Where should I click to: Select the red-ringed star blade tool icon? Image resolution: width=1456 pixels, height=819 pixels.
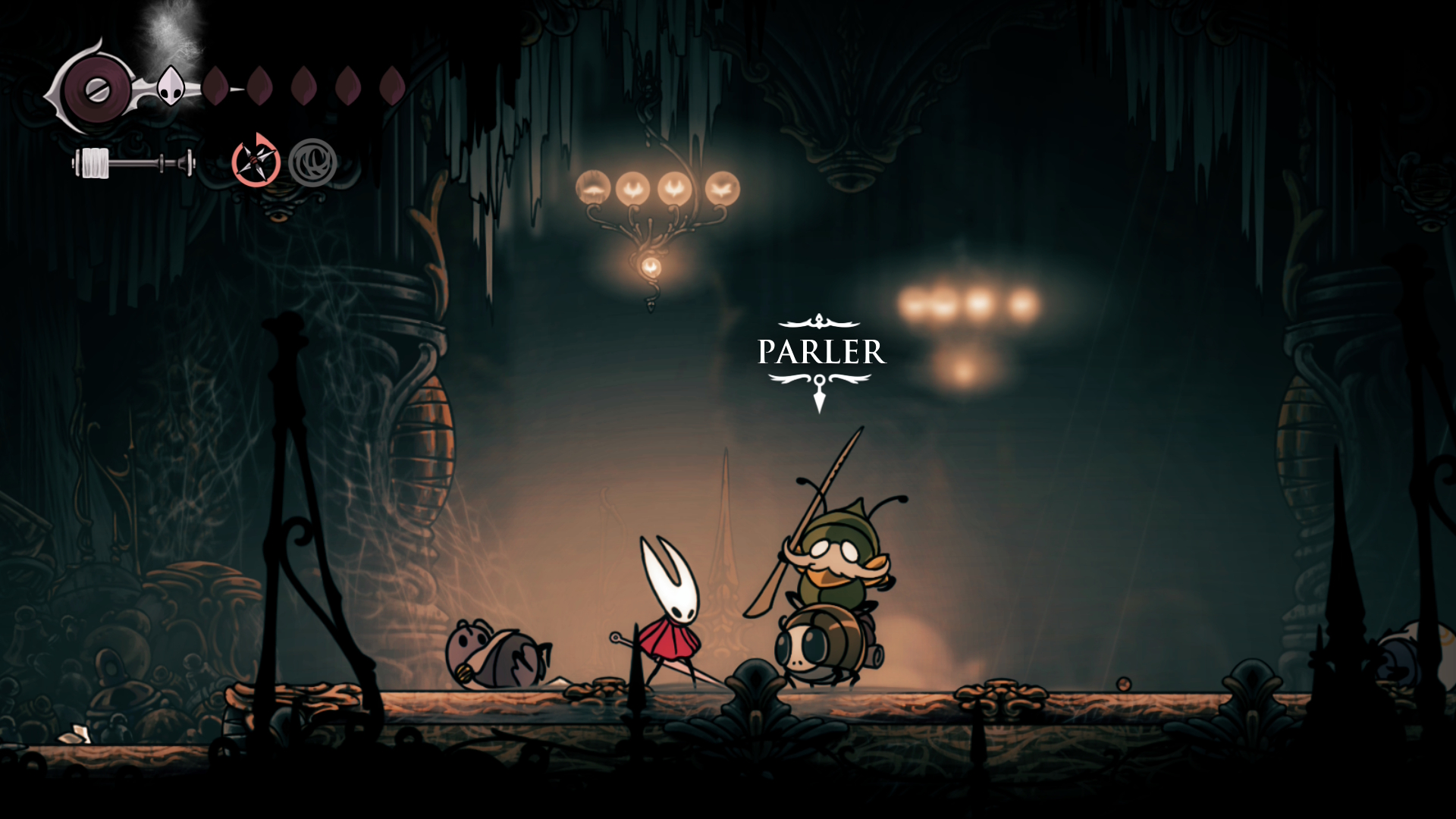point(256,162)
